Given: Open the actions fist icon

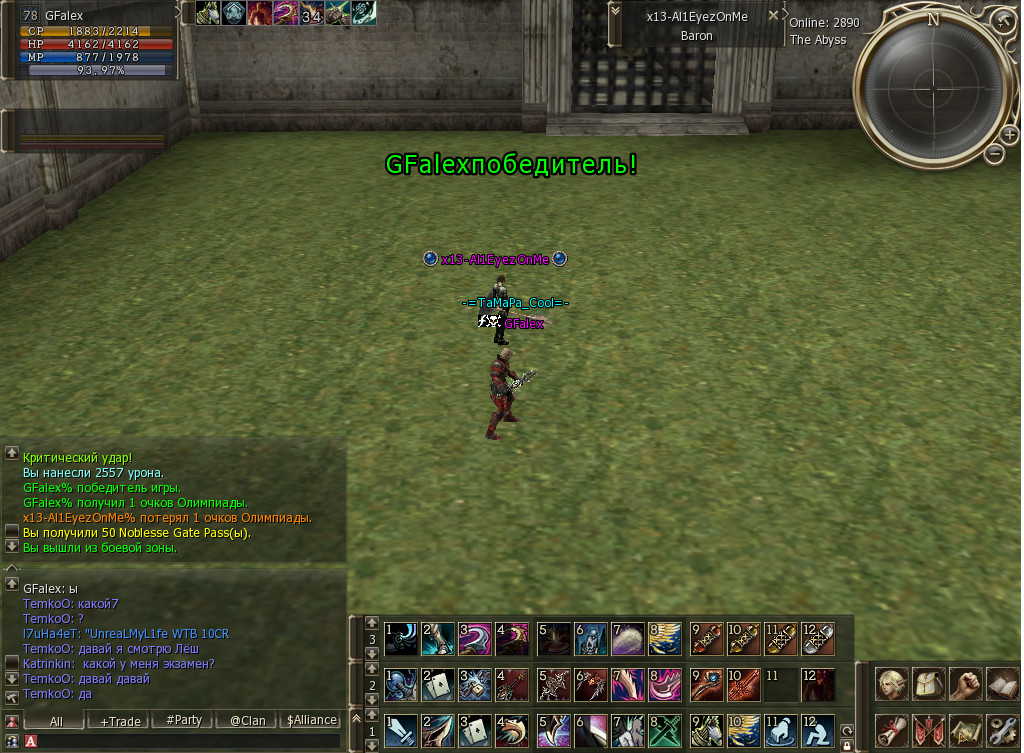Looking at the screenshot, I should (964, 684).
